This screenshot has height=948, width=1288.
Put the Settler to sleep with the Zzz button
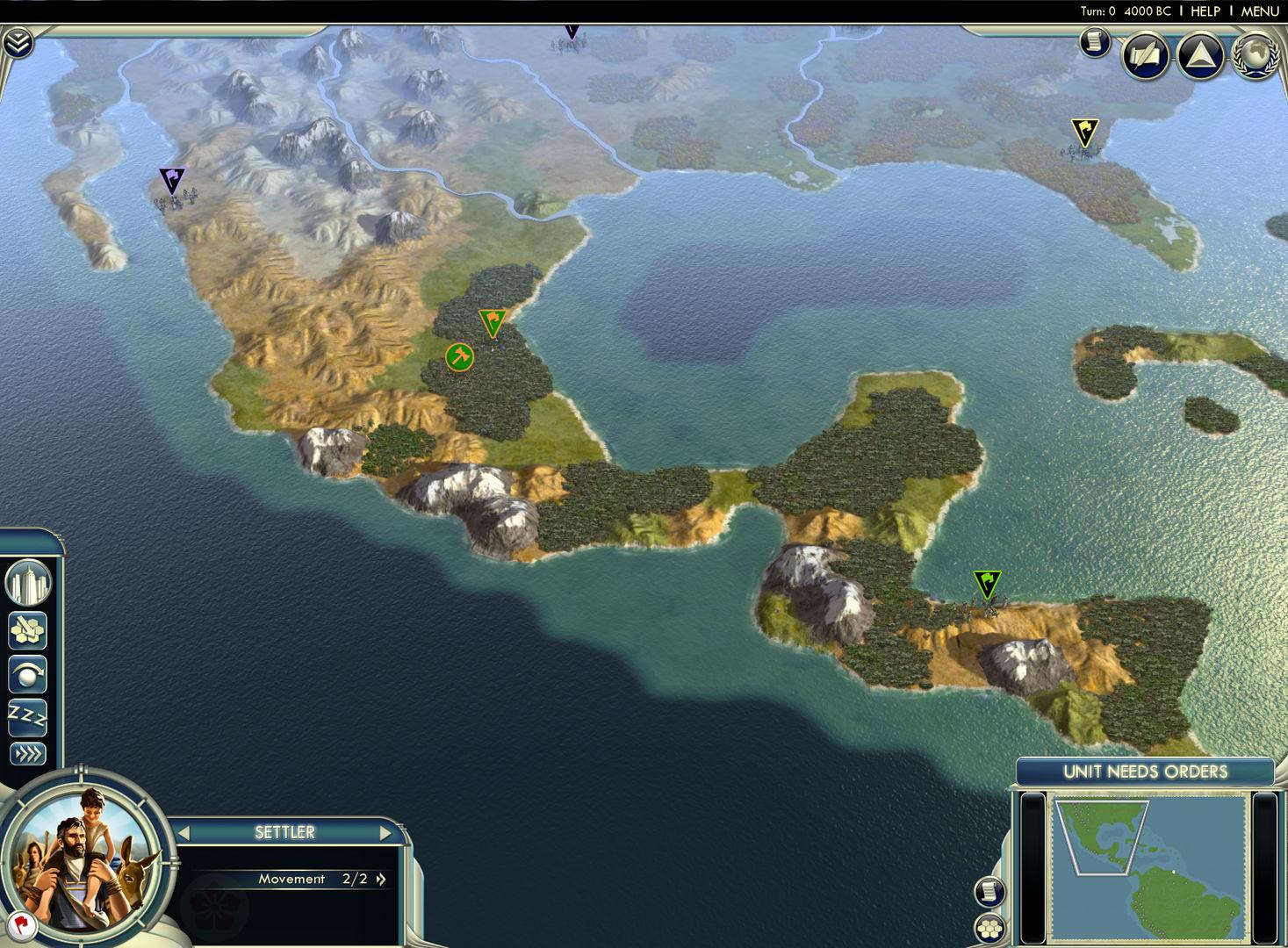[x=28, y=718]
